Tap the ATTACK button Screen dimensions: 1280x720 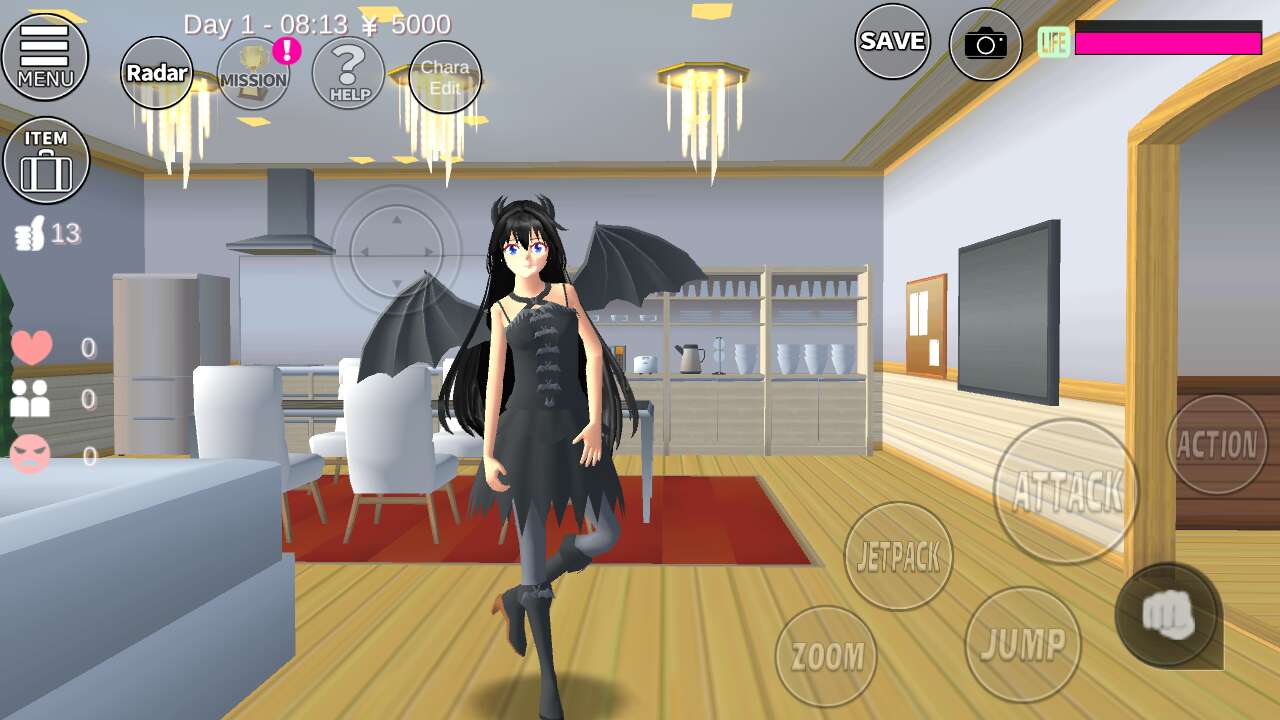click(x=1066, y=490)
